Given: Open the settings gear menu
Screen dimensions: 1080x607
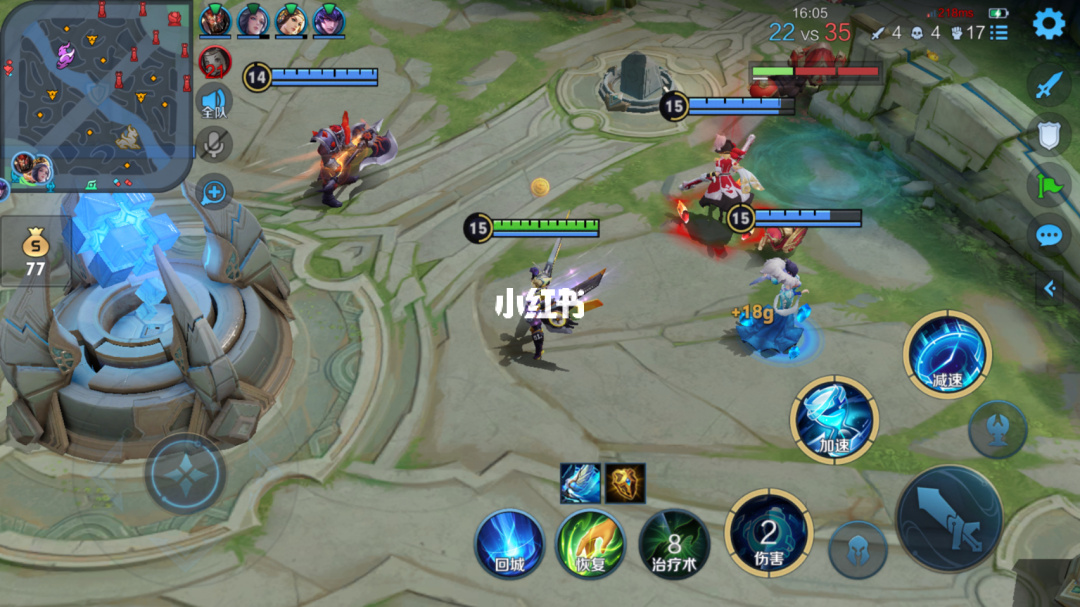Looking at the screenshot, I should [x=1048, y=23].
